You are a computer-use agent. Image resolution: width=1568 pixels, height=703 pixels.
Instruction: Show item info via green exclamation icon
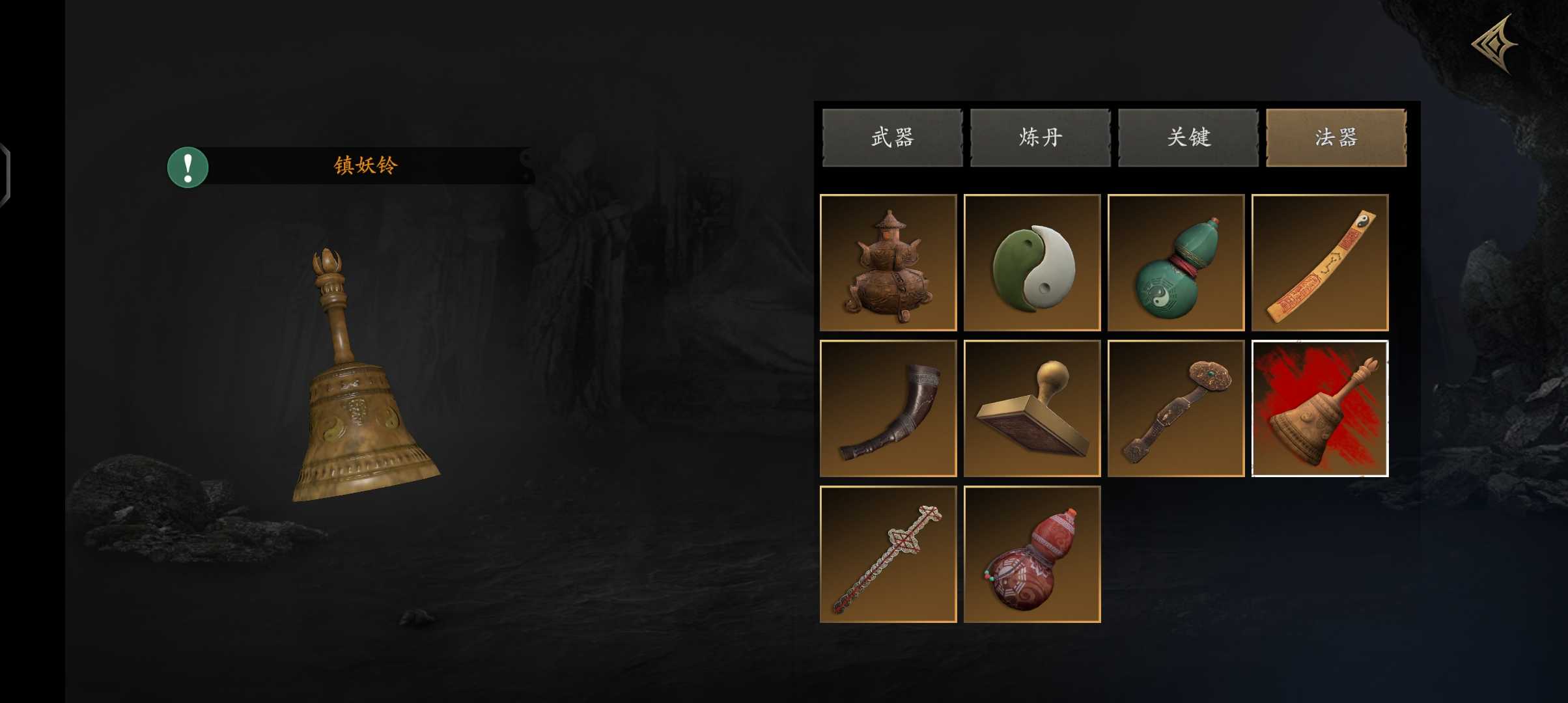point(188,167)
